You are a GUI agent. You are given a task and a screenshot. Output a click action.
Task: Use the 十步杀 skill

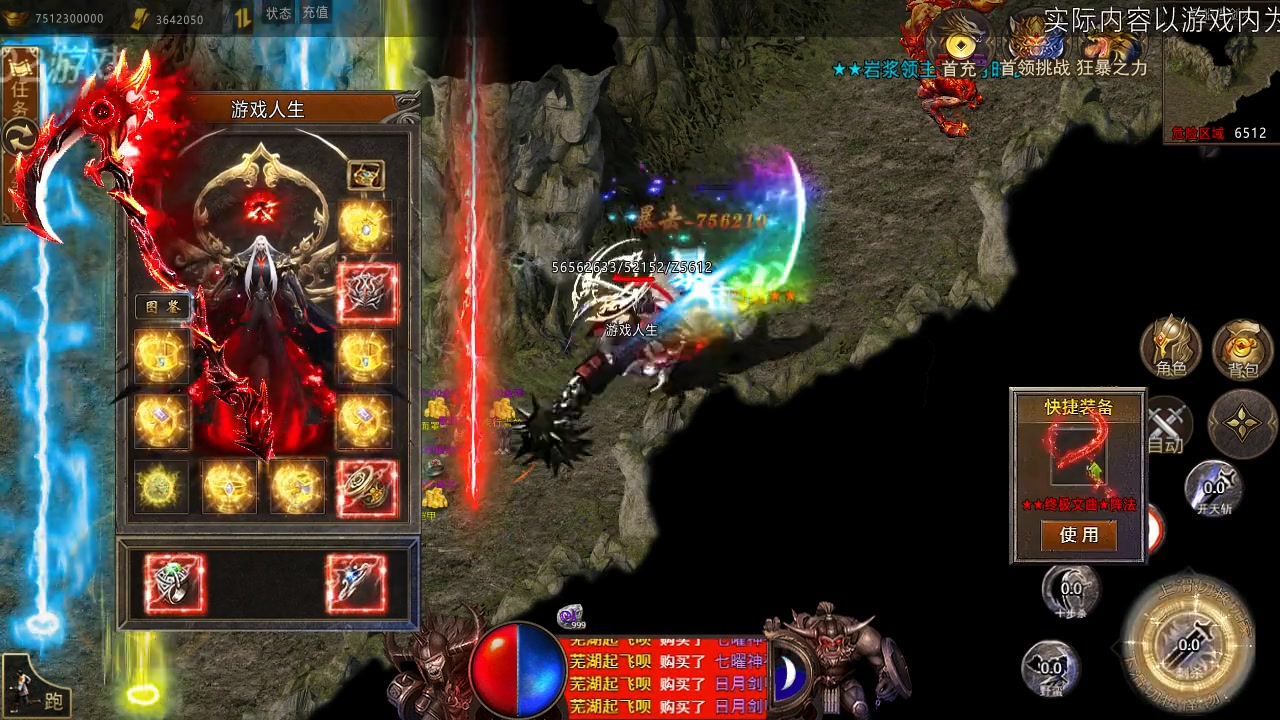(1071, 589)
